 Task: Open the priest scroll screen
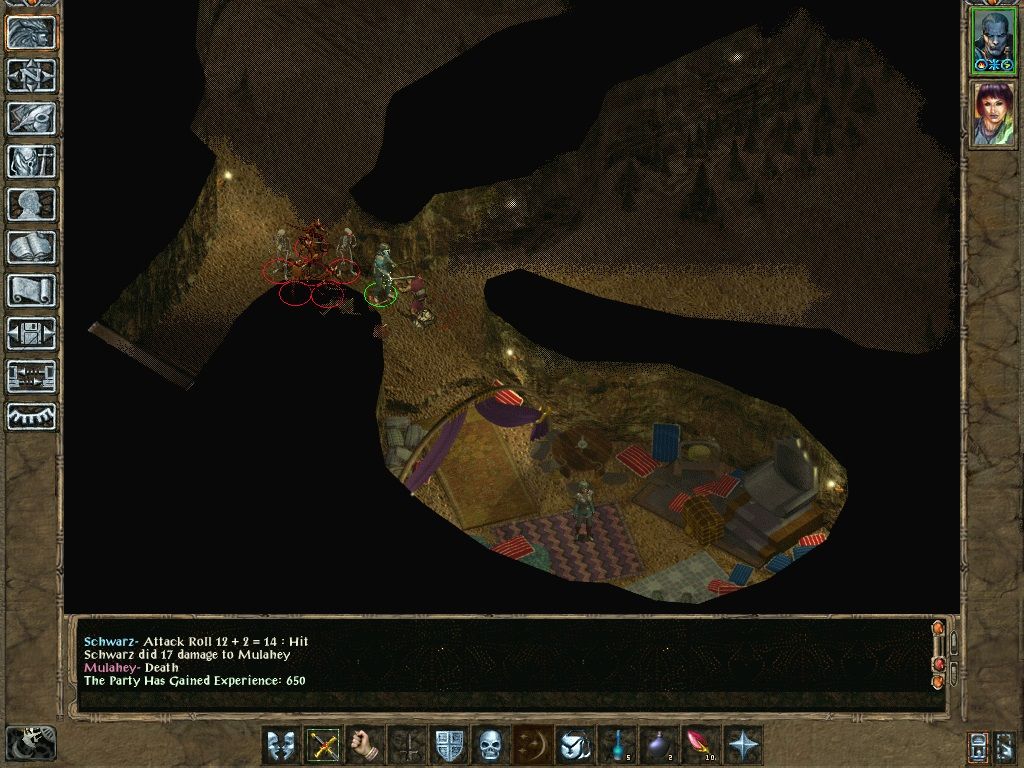pyautogui.click(x=32, y=290)
